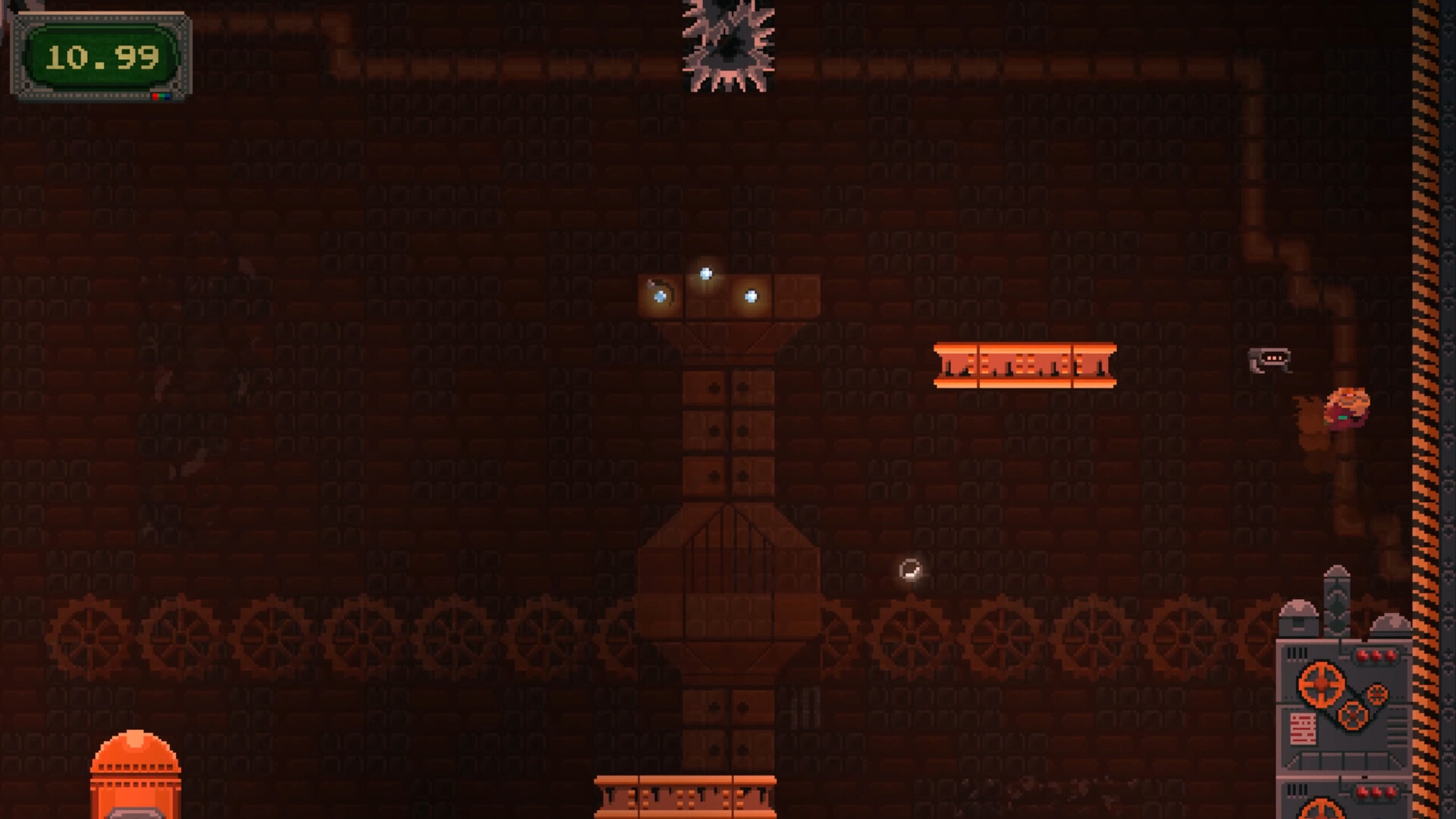Image resolution: width=1456 pixels, height=819 pixels.
Task: Click the topmost white orb above the tower
Action: click(x=704, y=273)
